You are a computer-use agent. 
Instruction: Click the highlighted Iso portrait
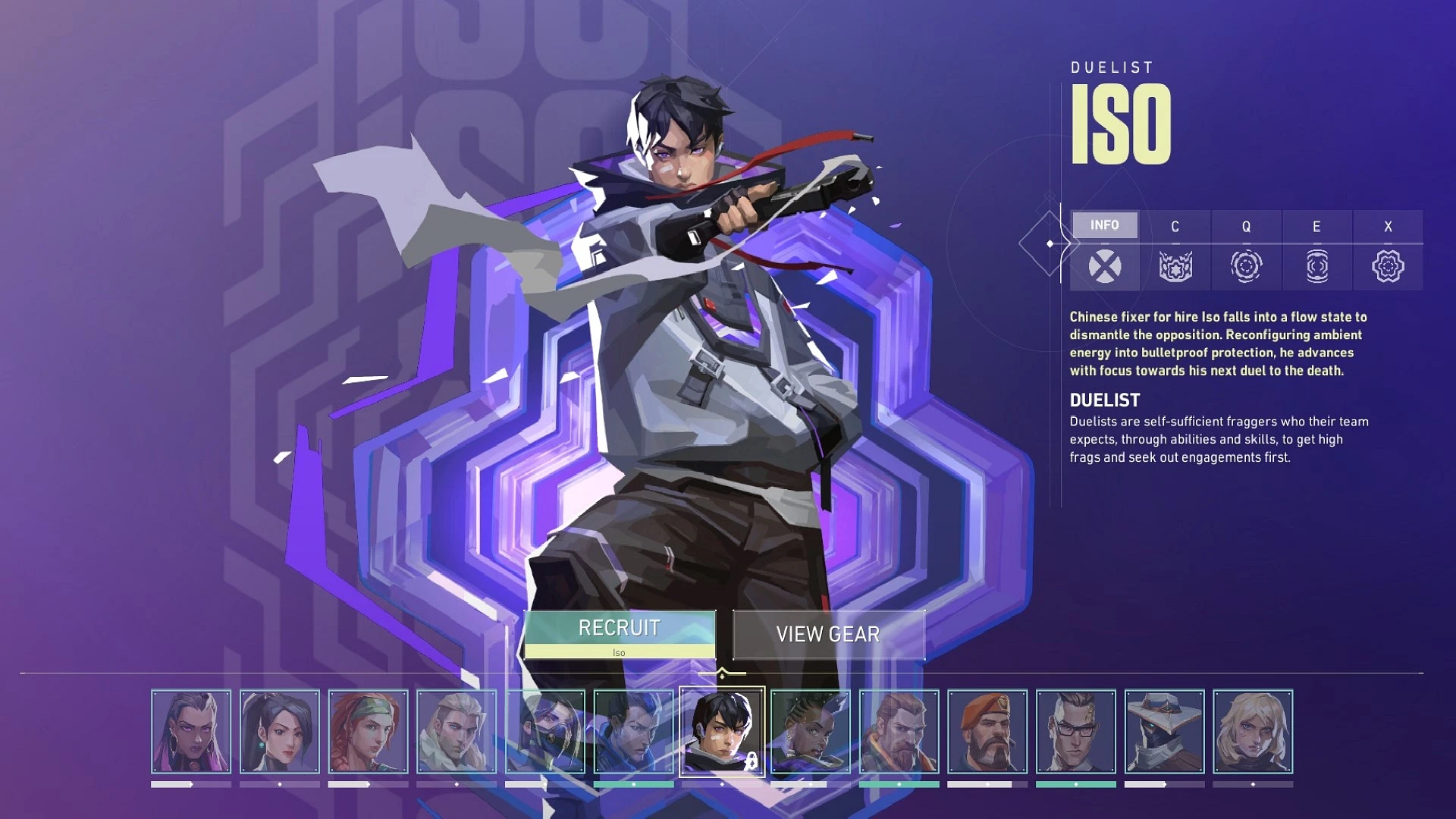click(x=722, y=731)
